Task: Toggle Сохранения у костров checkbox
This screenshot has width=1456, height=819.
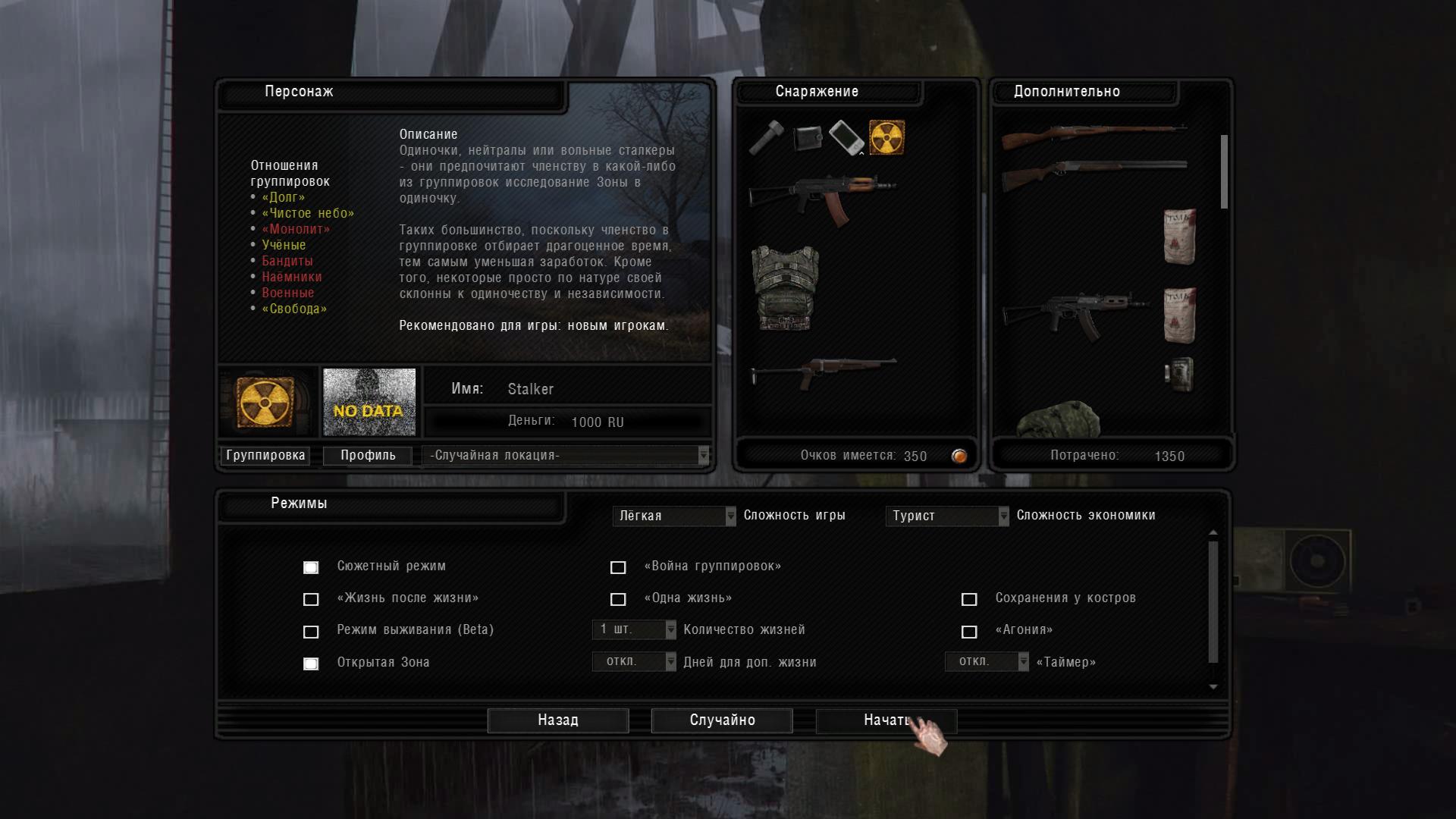Action: [x=969, y=599]
